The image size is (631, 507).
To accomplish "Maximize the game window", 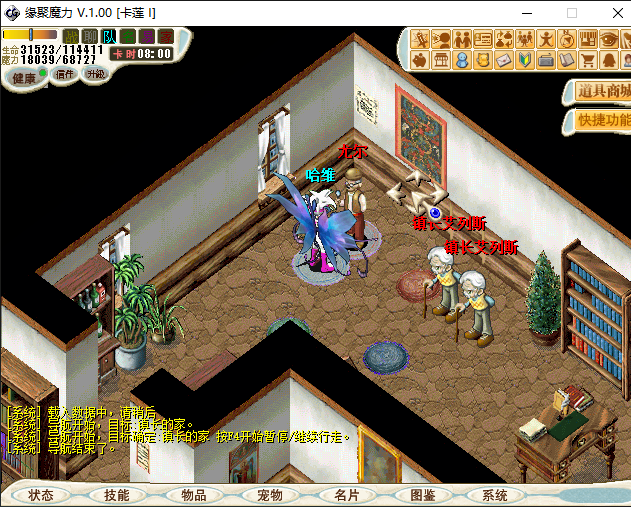I will point(572,13).
